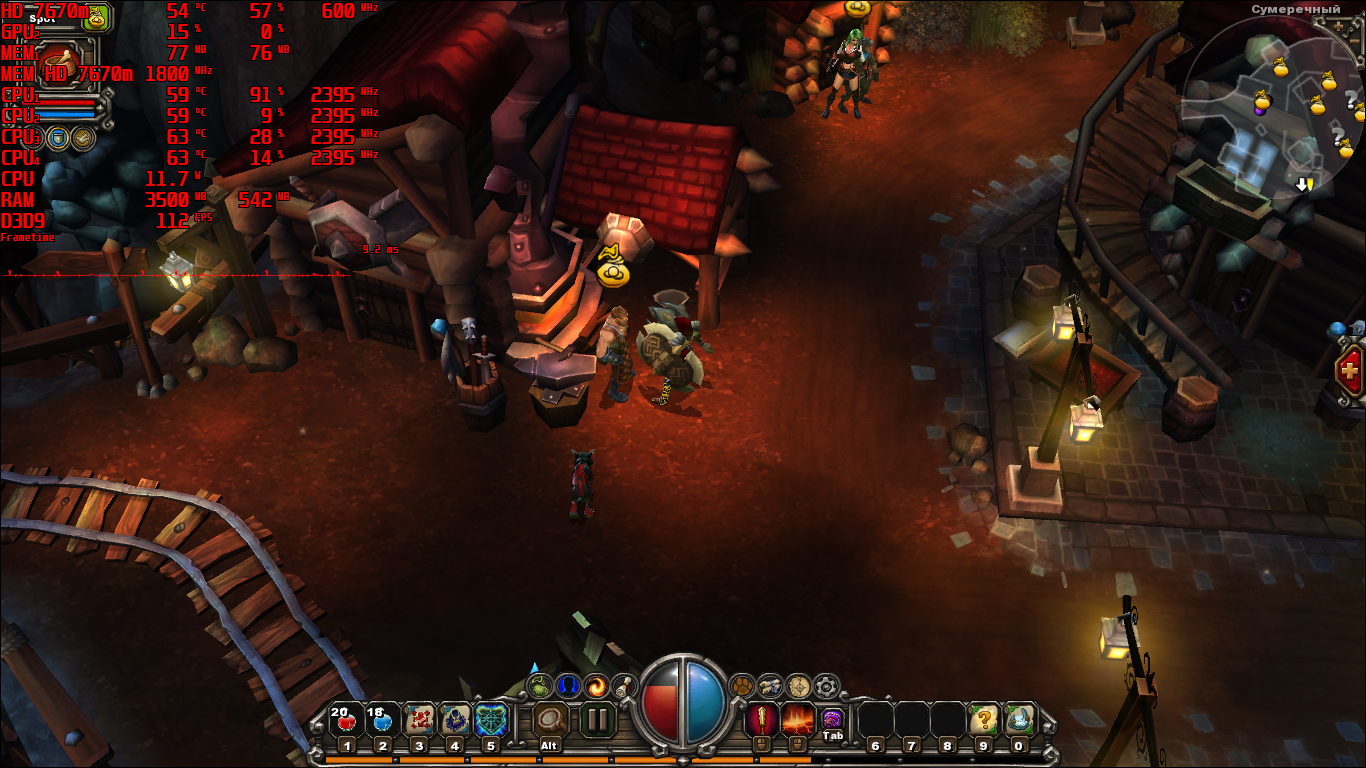
Task: Use the question mark scroll in slot 9
Action: pyautogui.click(x=984, y=720)
